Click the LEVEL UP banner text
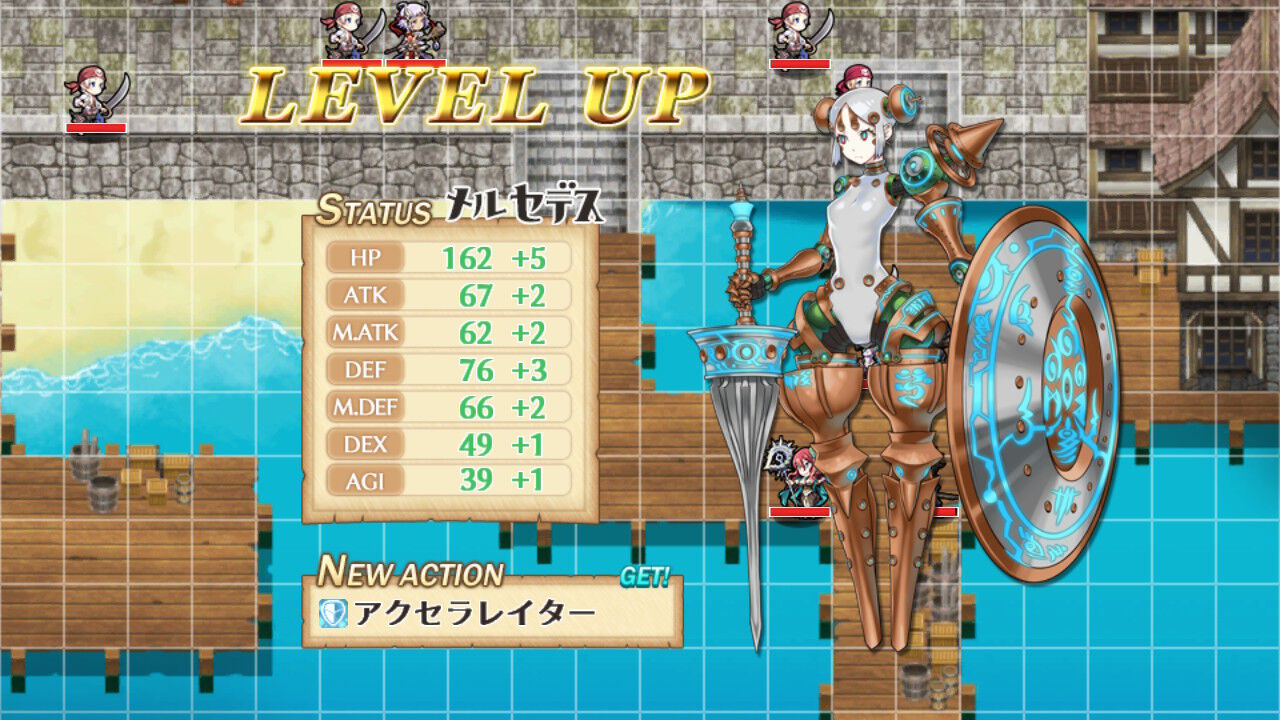Viewport: 1280px width, 720px height. [x=470, y=97]
